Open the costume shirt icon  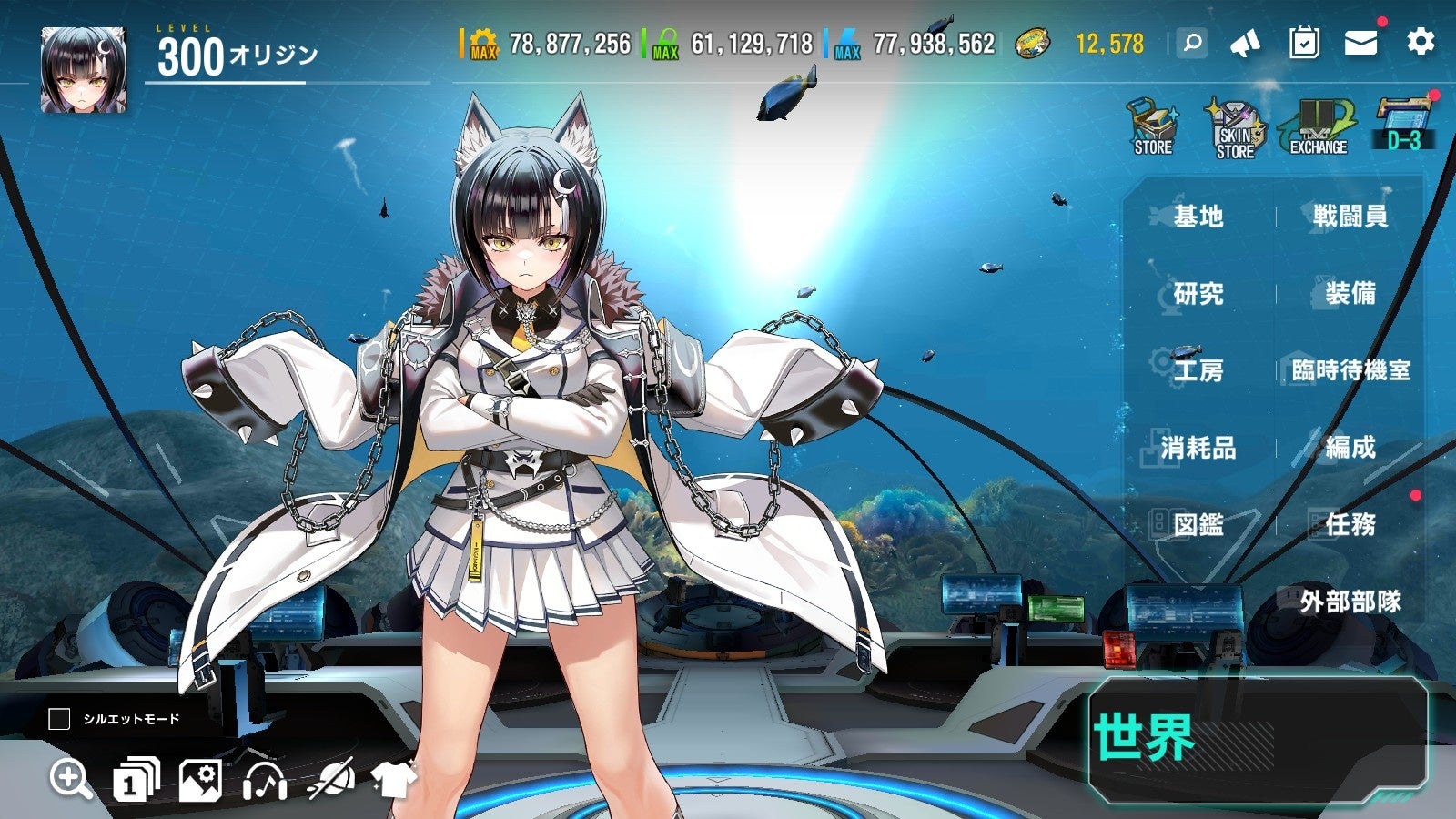[393, 780]
